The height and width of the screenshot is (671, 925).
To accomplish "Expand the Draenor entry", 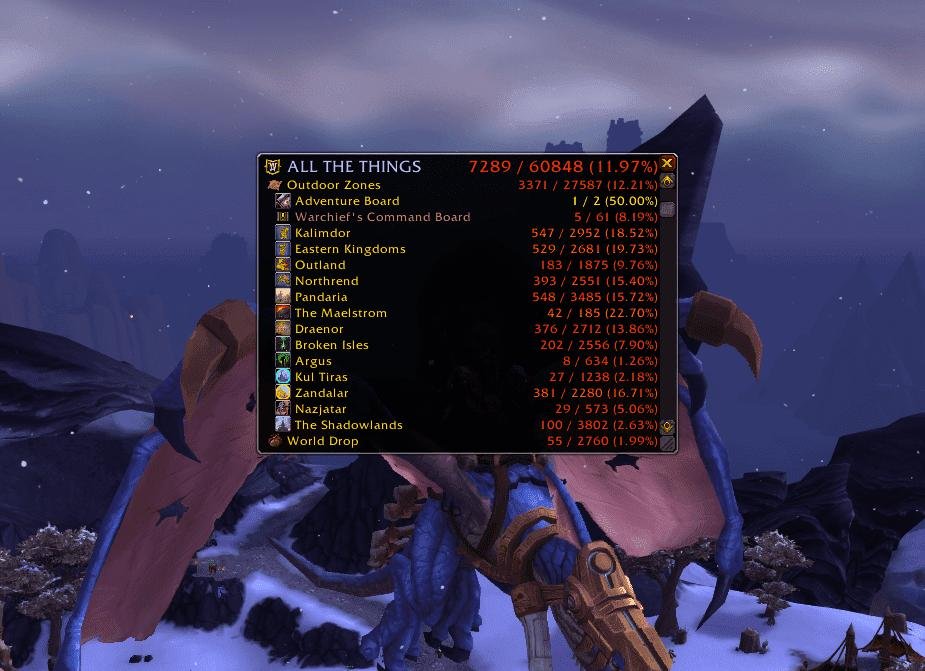I will (319, 329).
